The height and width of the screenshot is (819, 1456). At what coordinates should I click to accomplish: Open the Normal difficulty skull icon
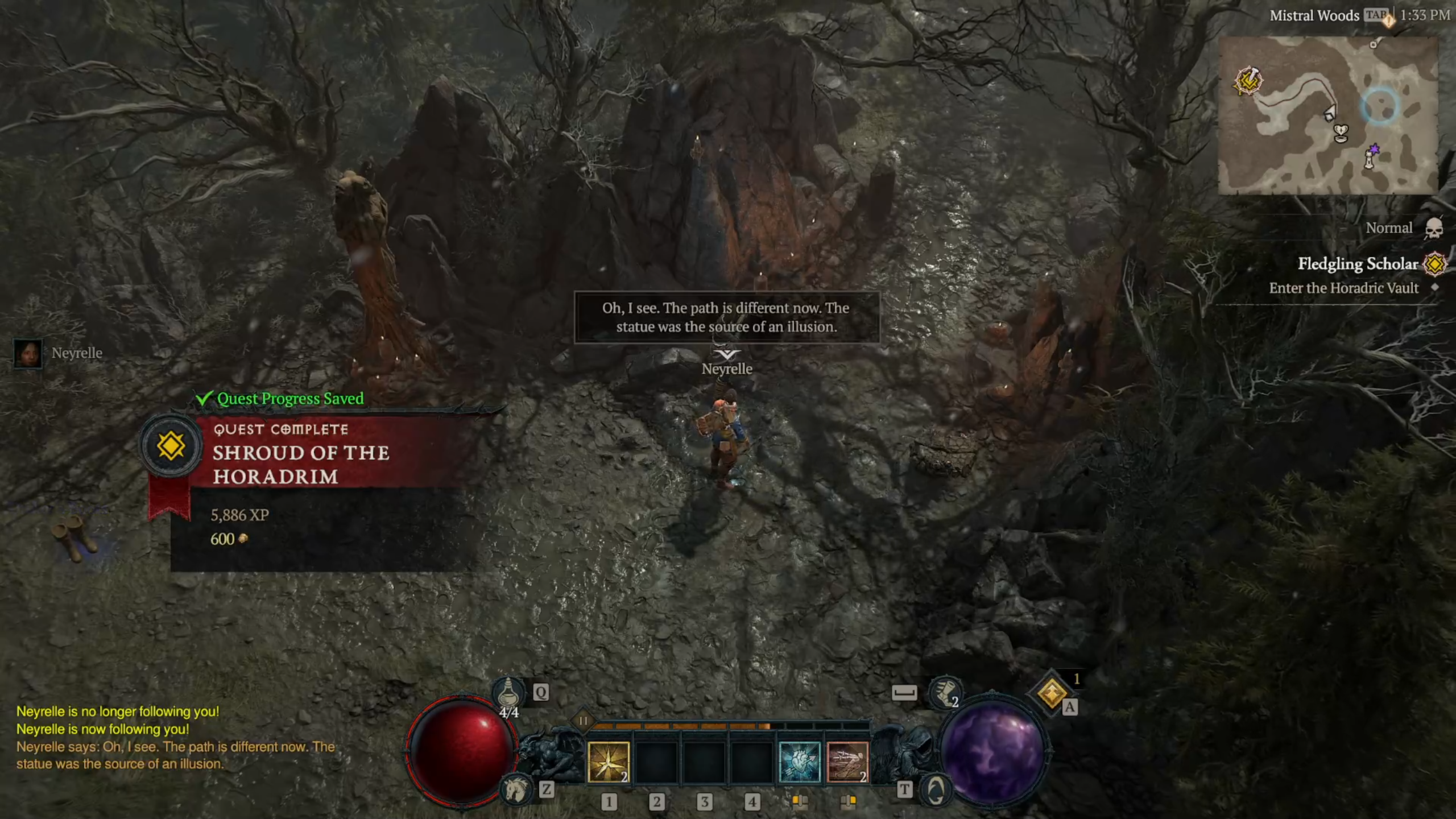(1434, 228)
